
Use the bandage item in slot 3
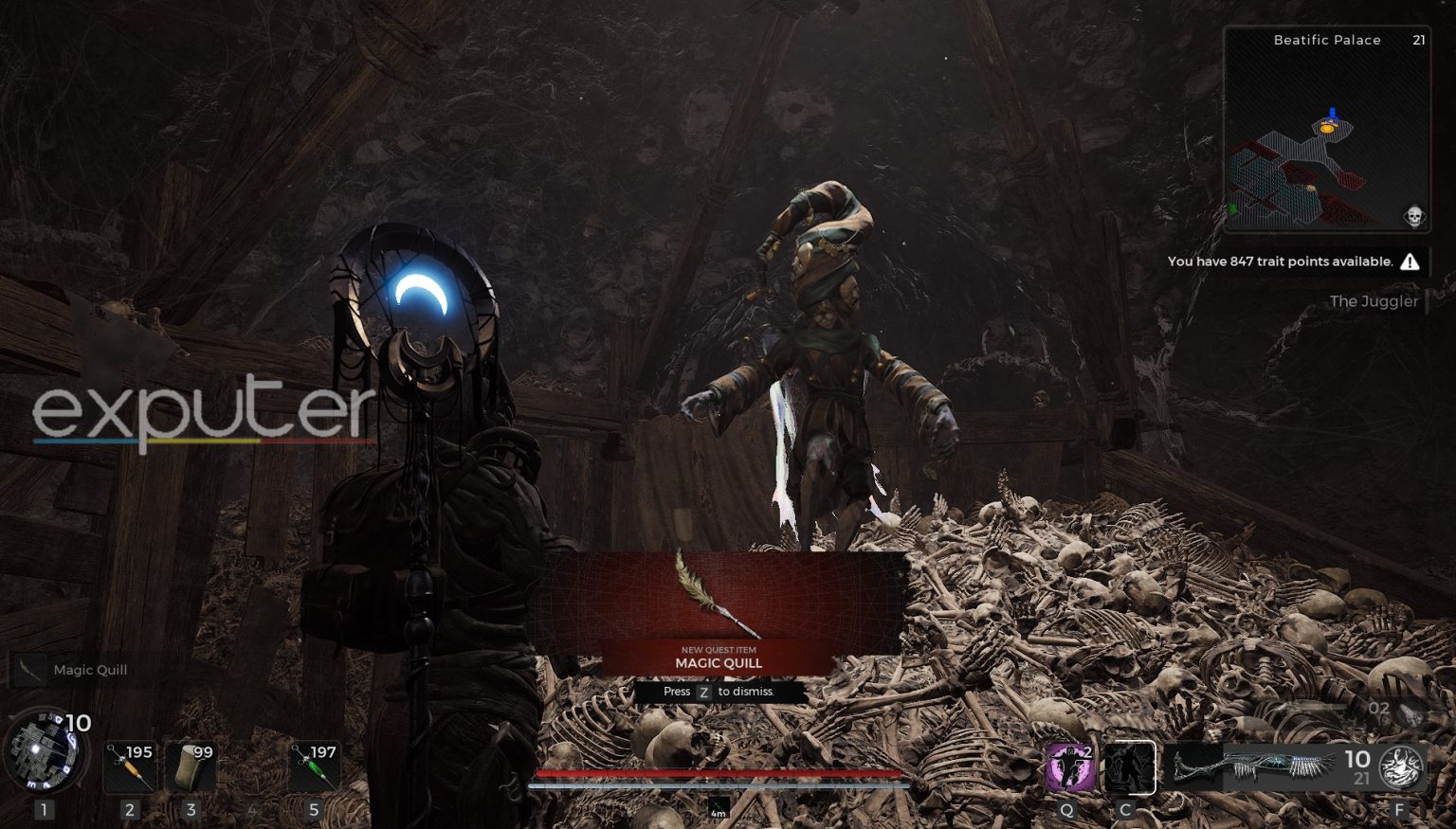pyautogui.click(x=192, y=767)
